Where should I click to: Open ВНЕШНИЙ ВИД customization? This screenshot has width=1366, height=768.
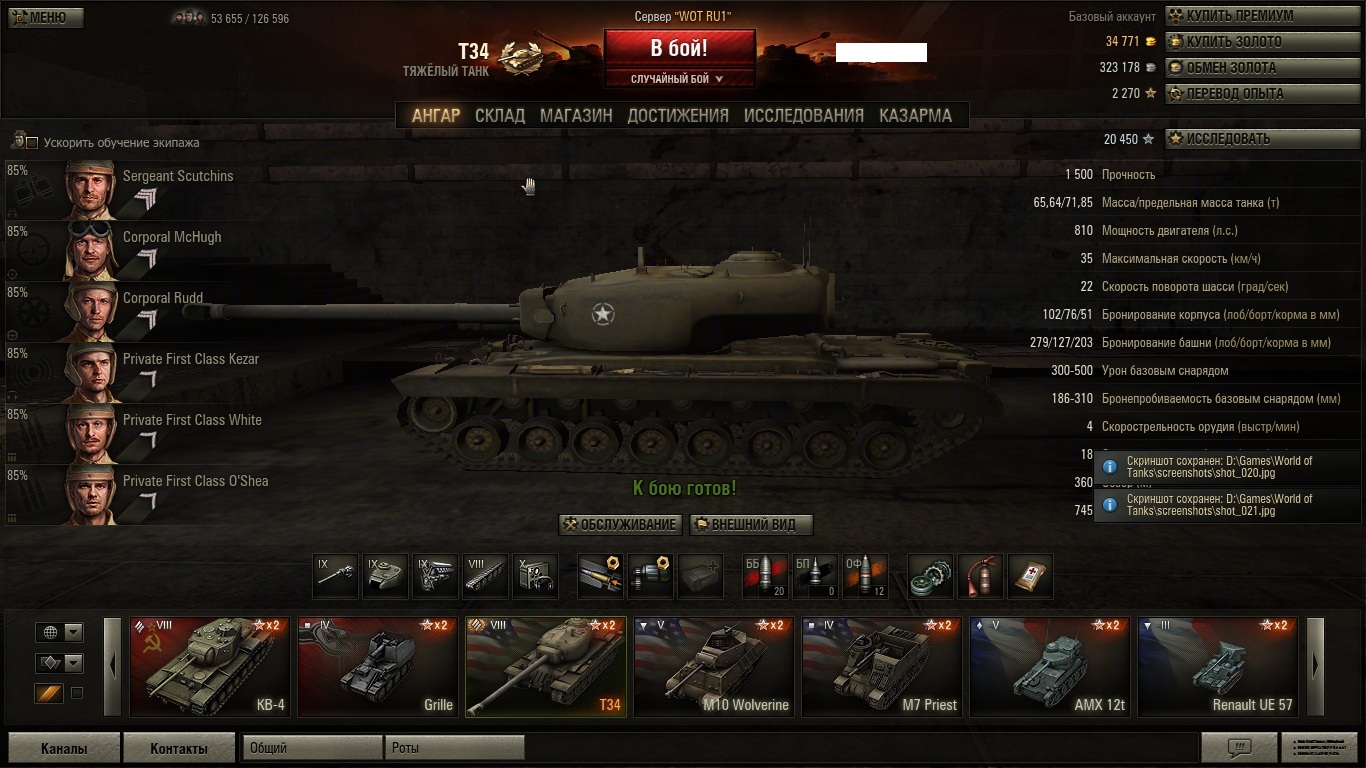pyautogui.click(x=751, y=525)
